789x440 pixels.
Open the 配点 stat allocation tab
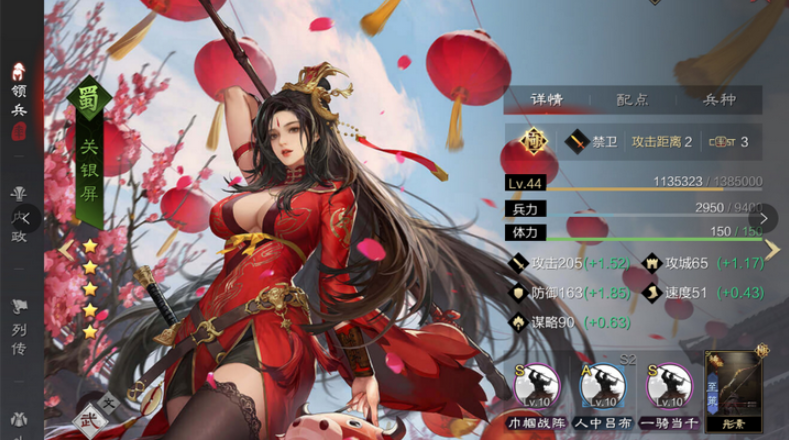[x=632, y=100]
